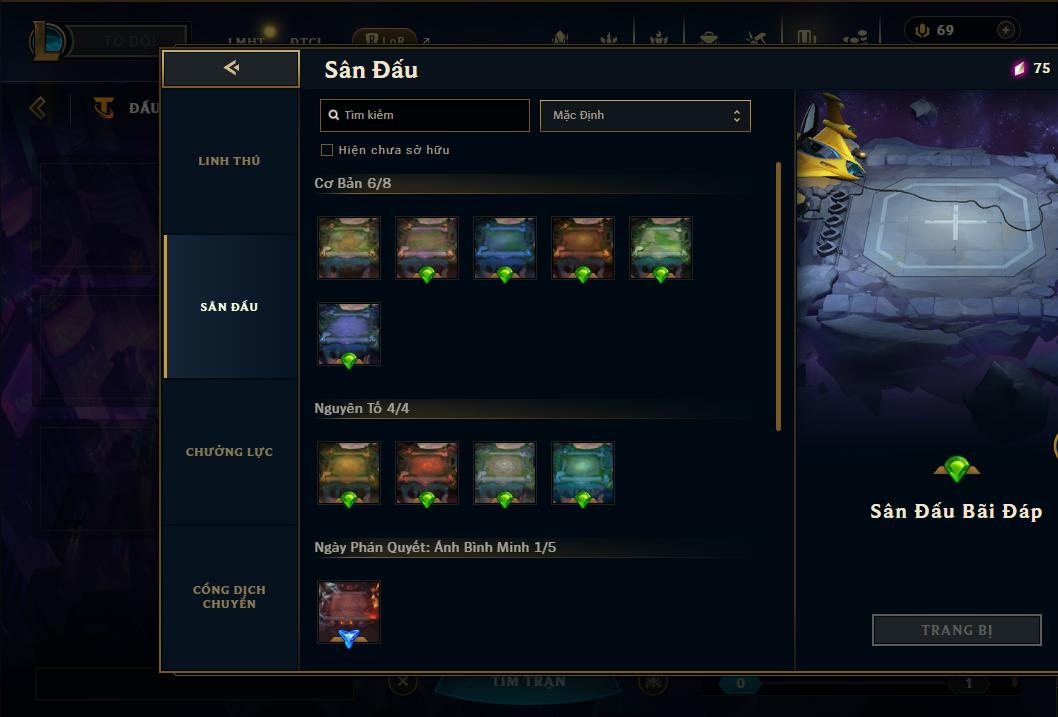Switch to Cổng Dịch Chuyển tab
Image resolution: width=1058 pixels, height=717 pixels.
pyautogui.click(x=229, y=596)
